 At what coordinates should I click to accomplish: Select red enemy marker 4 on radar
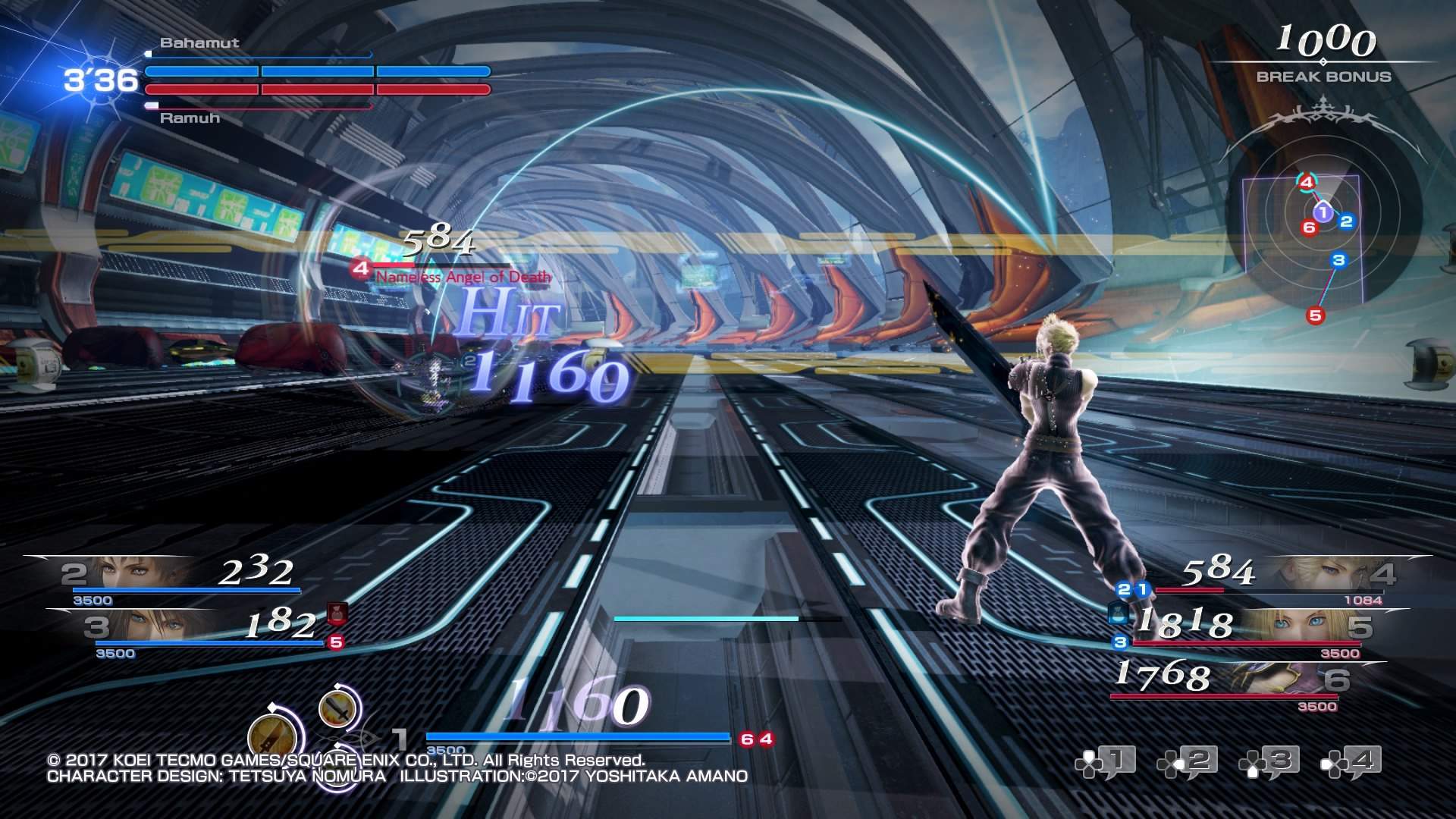1306,182
